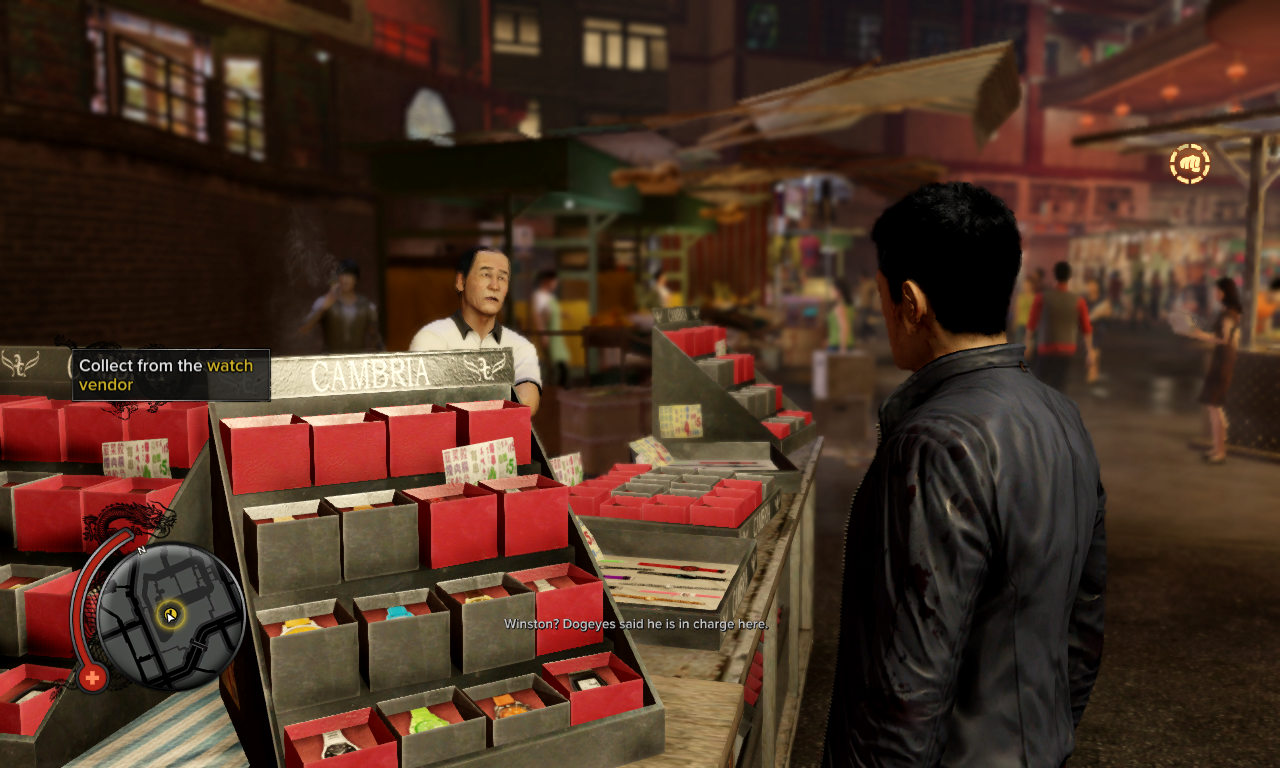Click the fist objective marker icon

(1190, 164)
